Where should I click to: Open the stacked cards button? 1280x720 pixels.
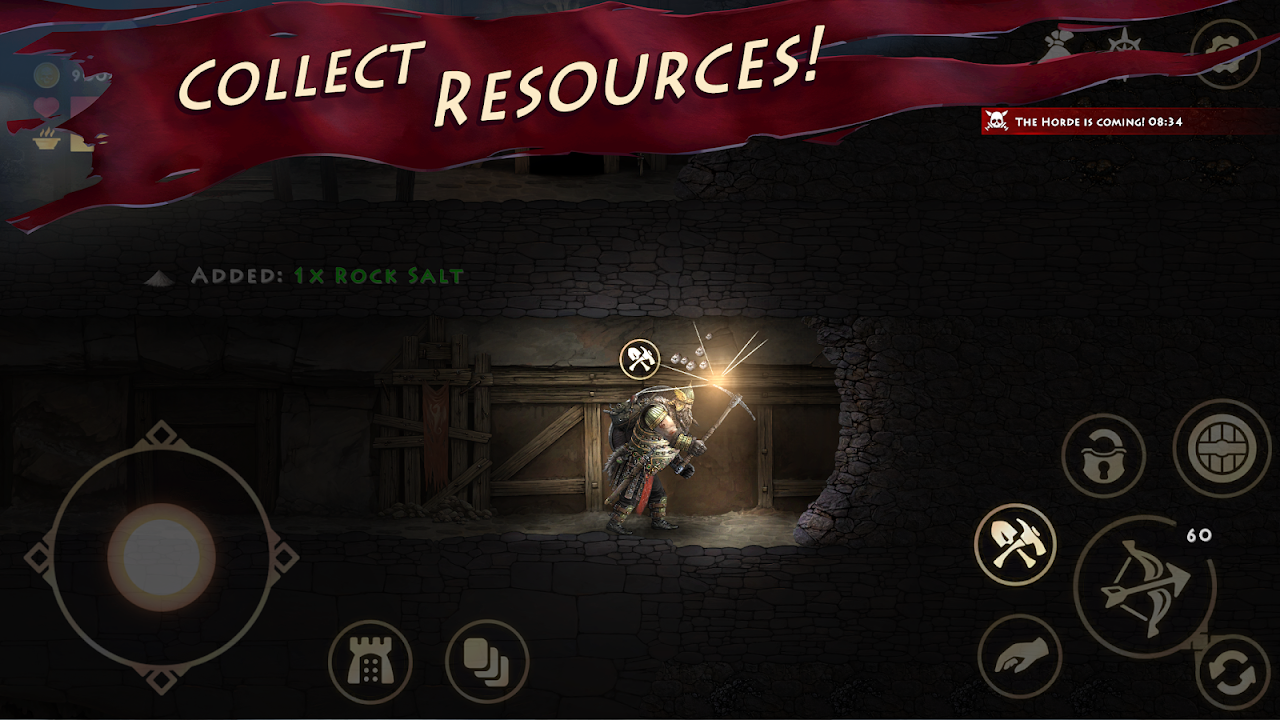tap(487, 661)
